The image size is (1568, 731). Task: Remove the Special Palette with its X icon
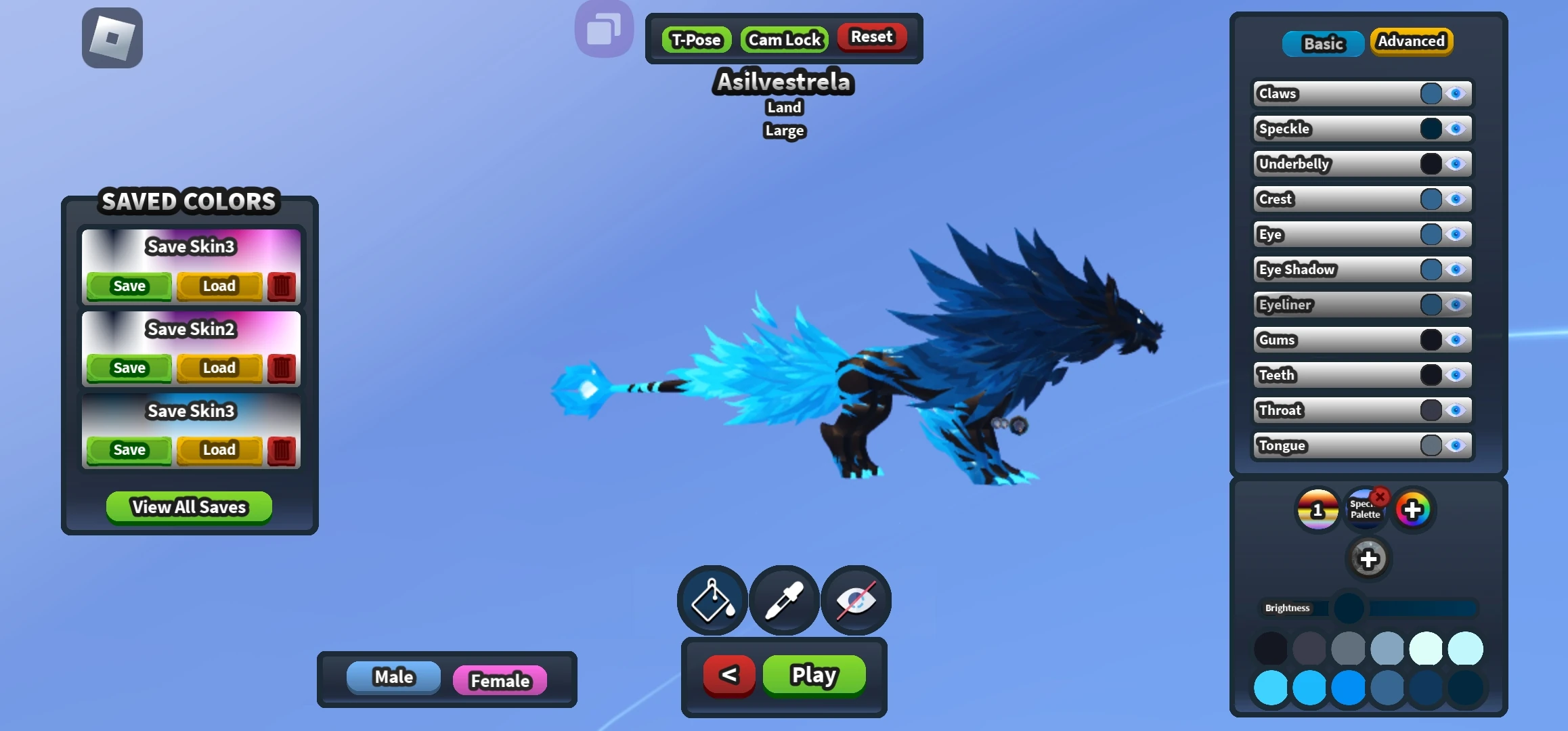pos(1381,496)
